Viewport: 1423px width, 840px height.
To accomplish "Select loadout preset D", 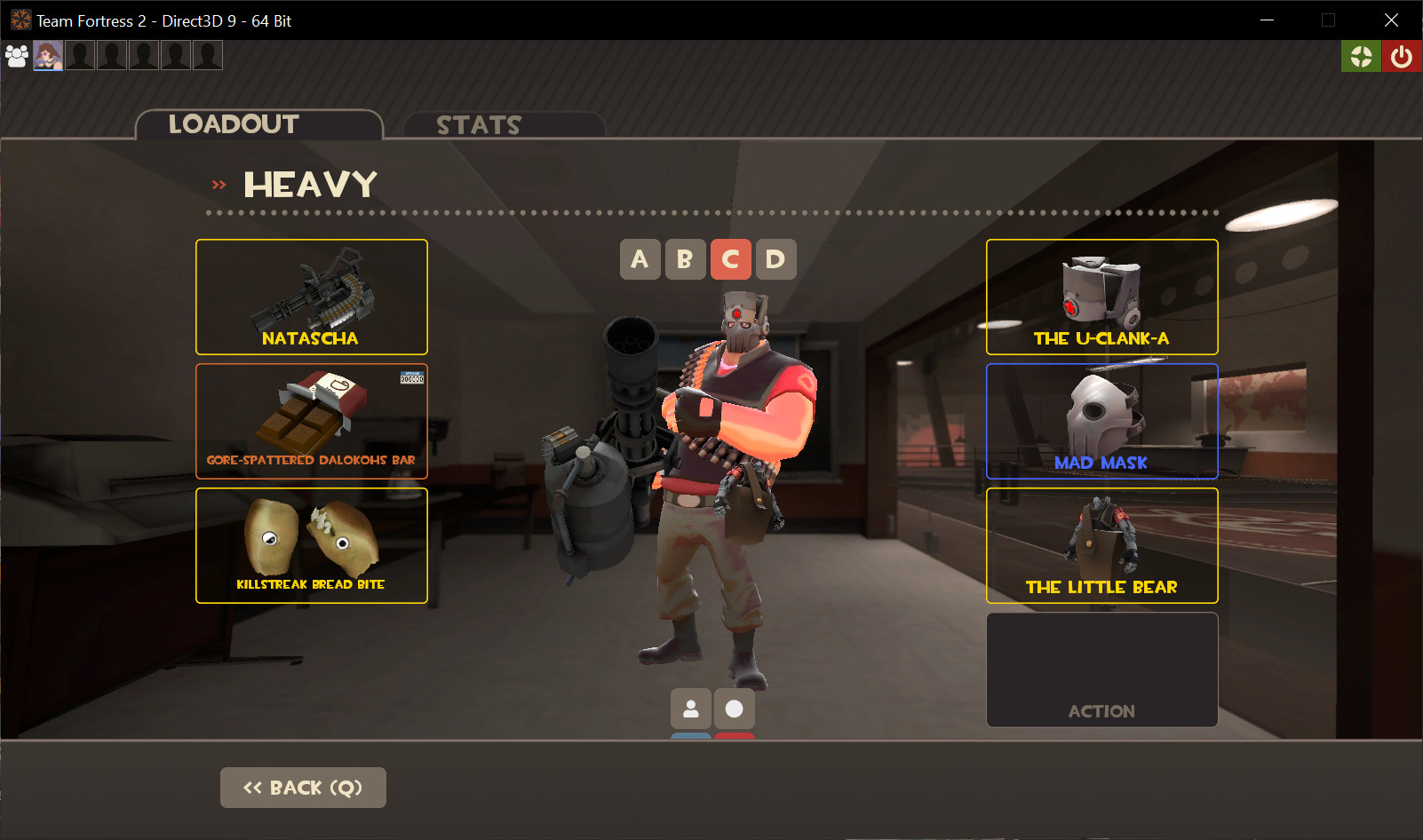I will (775, 259).
